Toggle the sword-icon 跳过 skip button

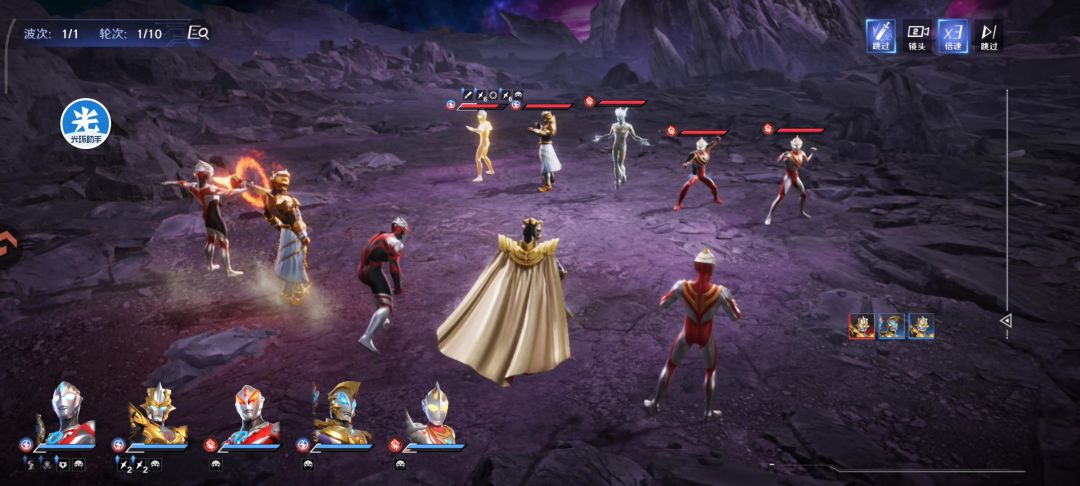click(881, 36)
